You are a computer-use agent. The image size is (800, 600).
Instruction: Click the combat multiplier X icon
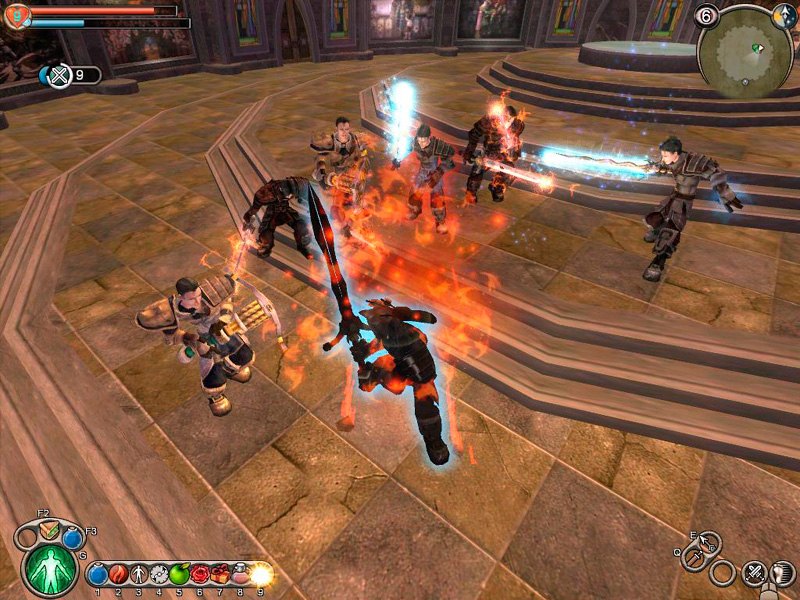pos(58,75)
